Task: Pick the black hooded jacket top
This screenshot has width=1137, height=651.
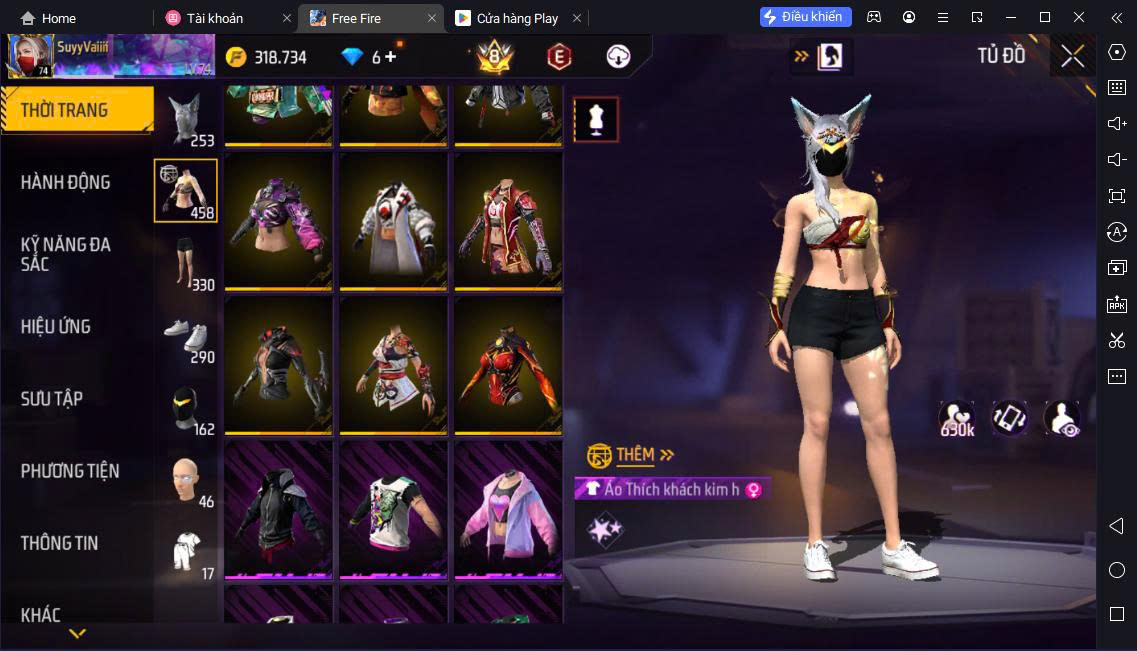Action: pos(279,508)
